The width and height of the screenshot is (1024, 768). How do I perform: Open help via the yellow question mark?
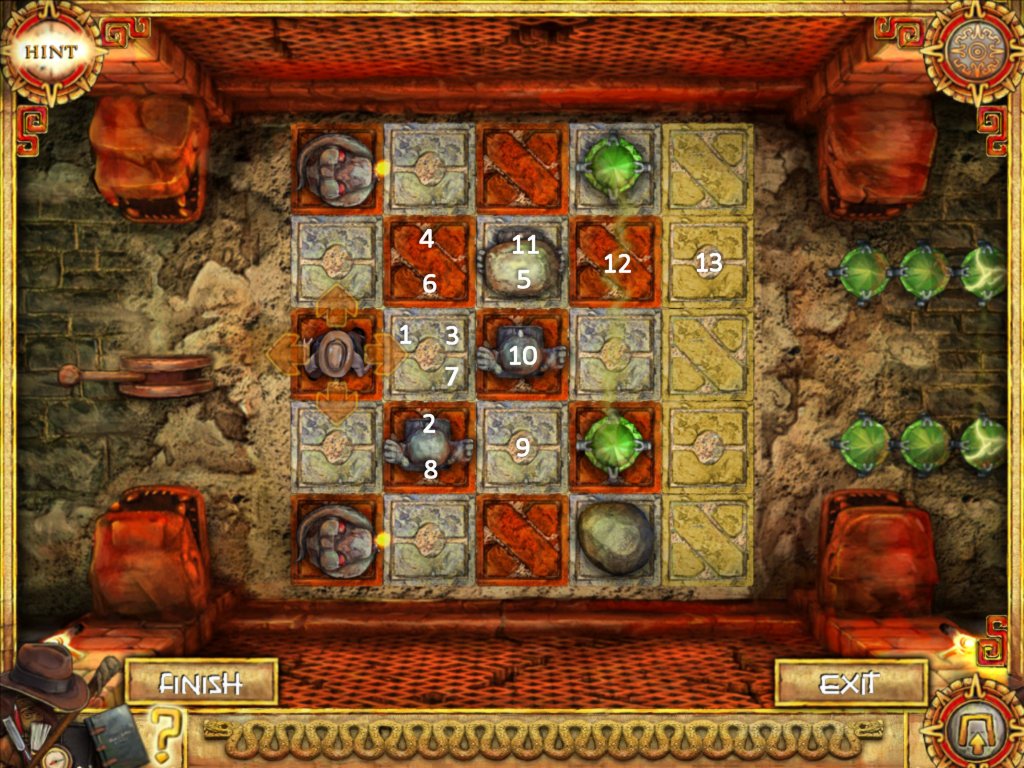coord(168,735)
